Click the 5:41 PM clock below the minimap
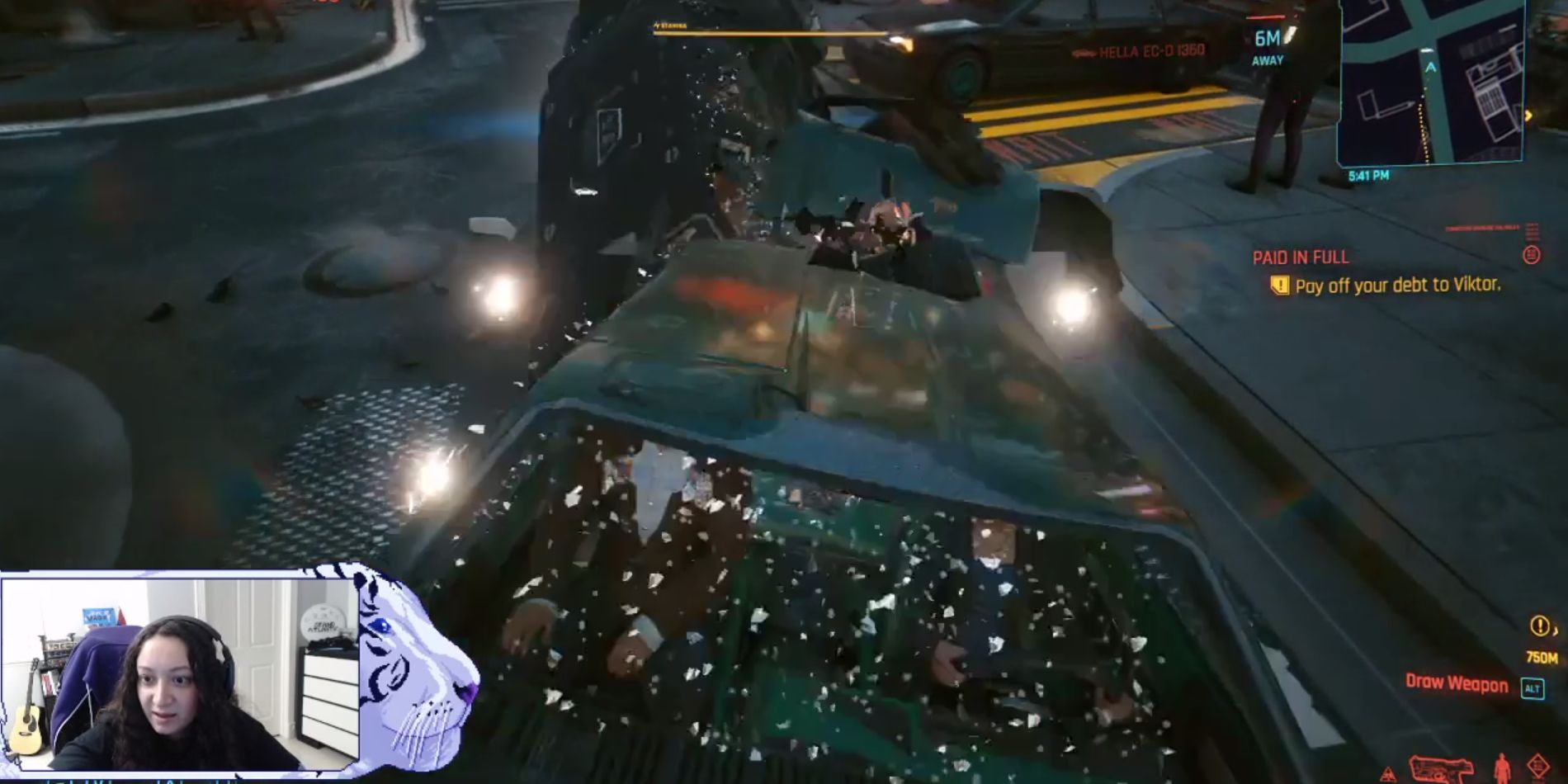This screenshot has height=784, width=1568. (x=1370, y=175)
